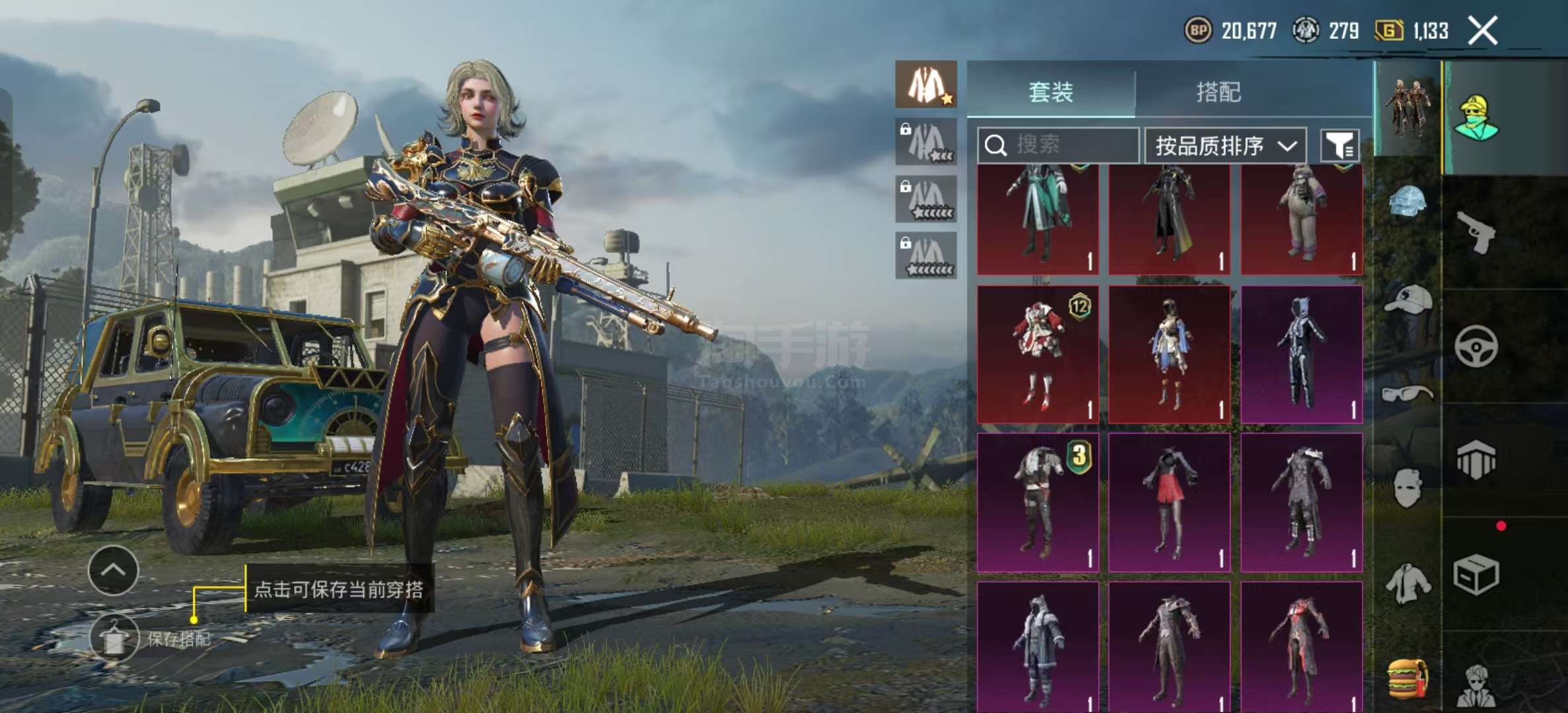Click the 搜索 search field
The height and width of the screenshot is (713, 1568).
tap(1058, 145)
